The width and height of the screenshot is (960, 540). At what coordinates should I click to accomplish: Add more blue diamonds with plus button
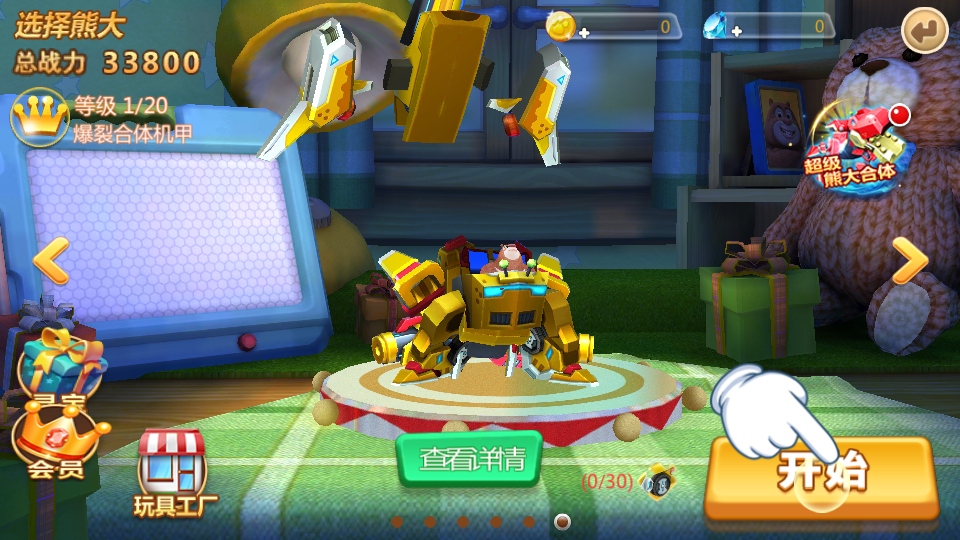(x=737, y=33)
